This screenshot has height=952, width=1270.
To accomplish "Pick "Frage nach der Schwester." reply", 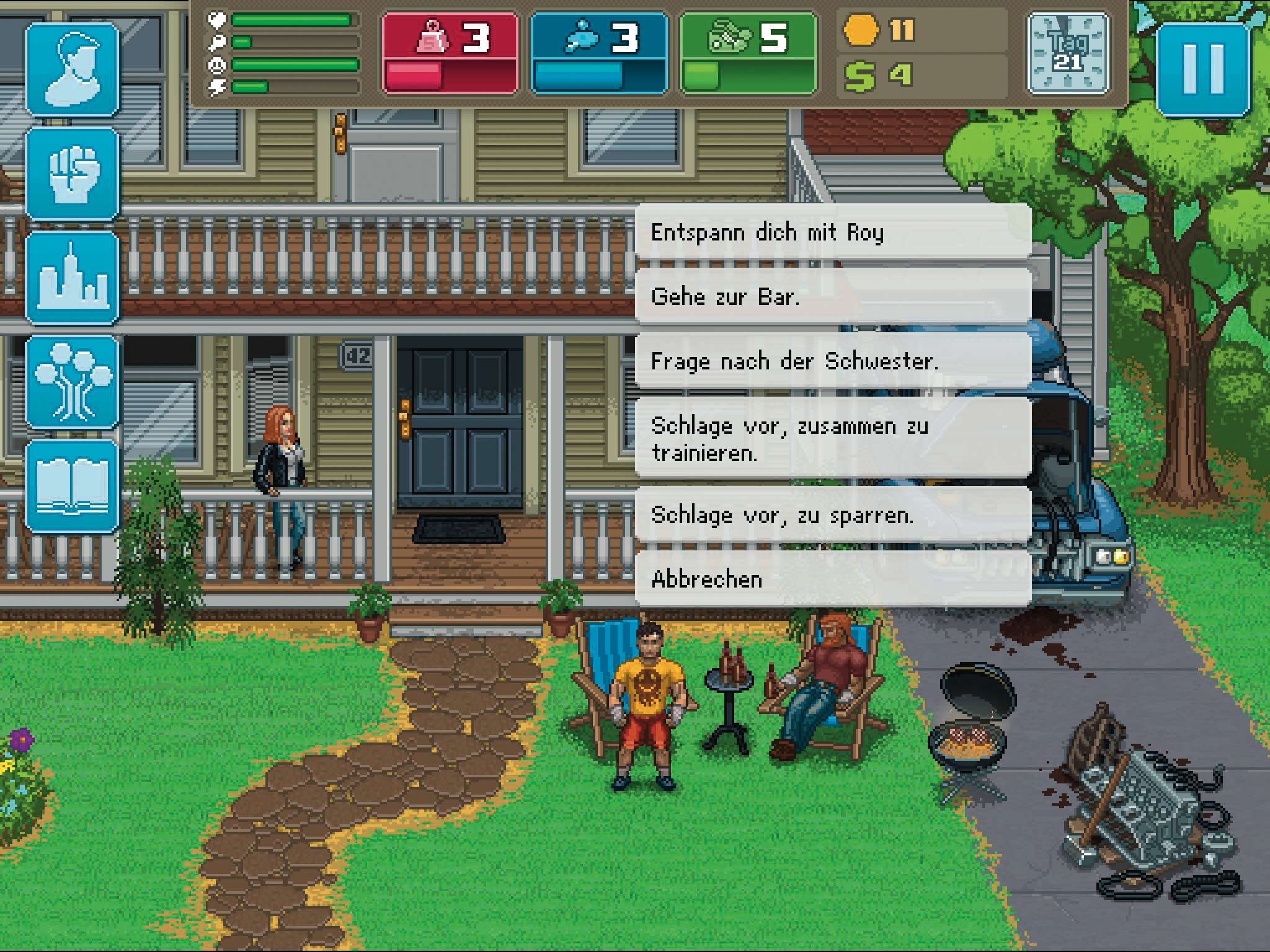I will tap(832, 361).
